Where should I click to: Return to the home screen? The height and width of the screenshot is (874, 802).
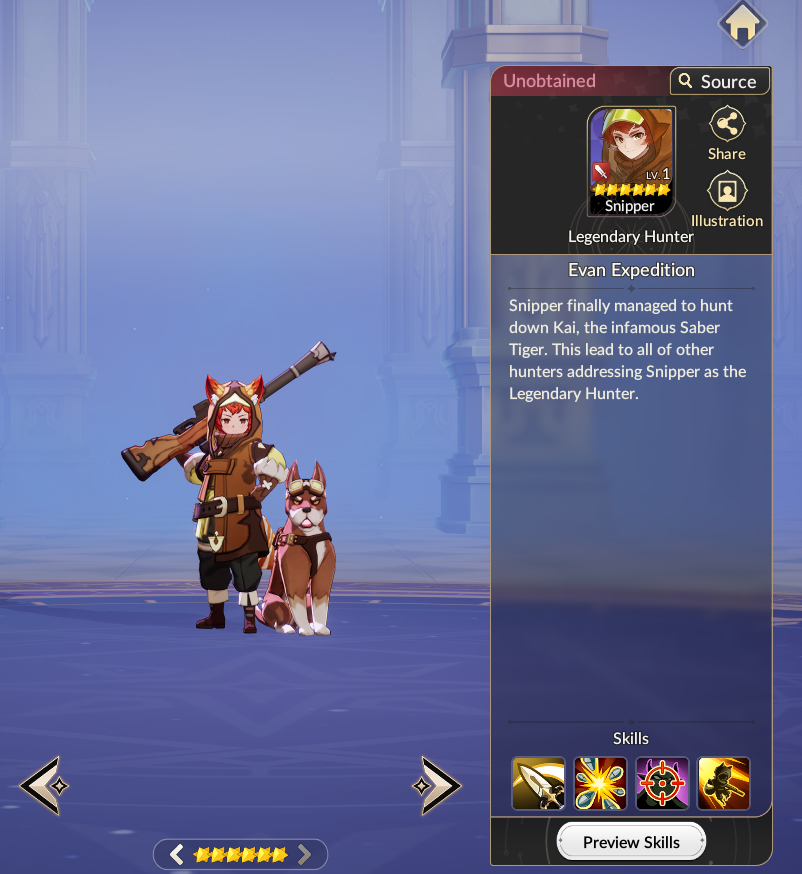coord(742,24)
